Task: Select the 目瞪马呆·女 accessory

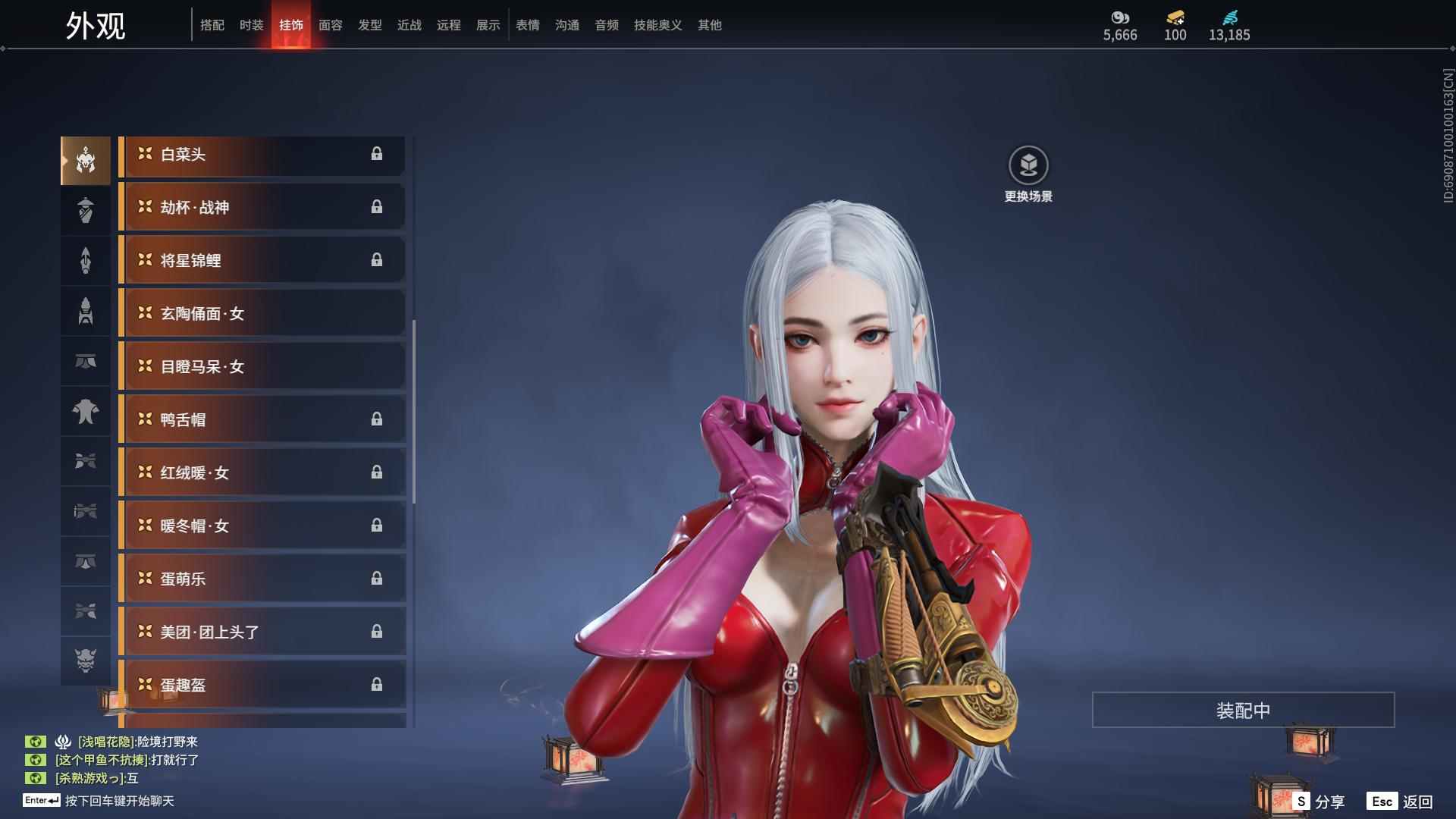Action: click(x=262, y=367)
